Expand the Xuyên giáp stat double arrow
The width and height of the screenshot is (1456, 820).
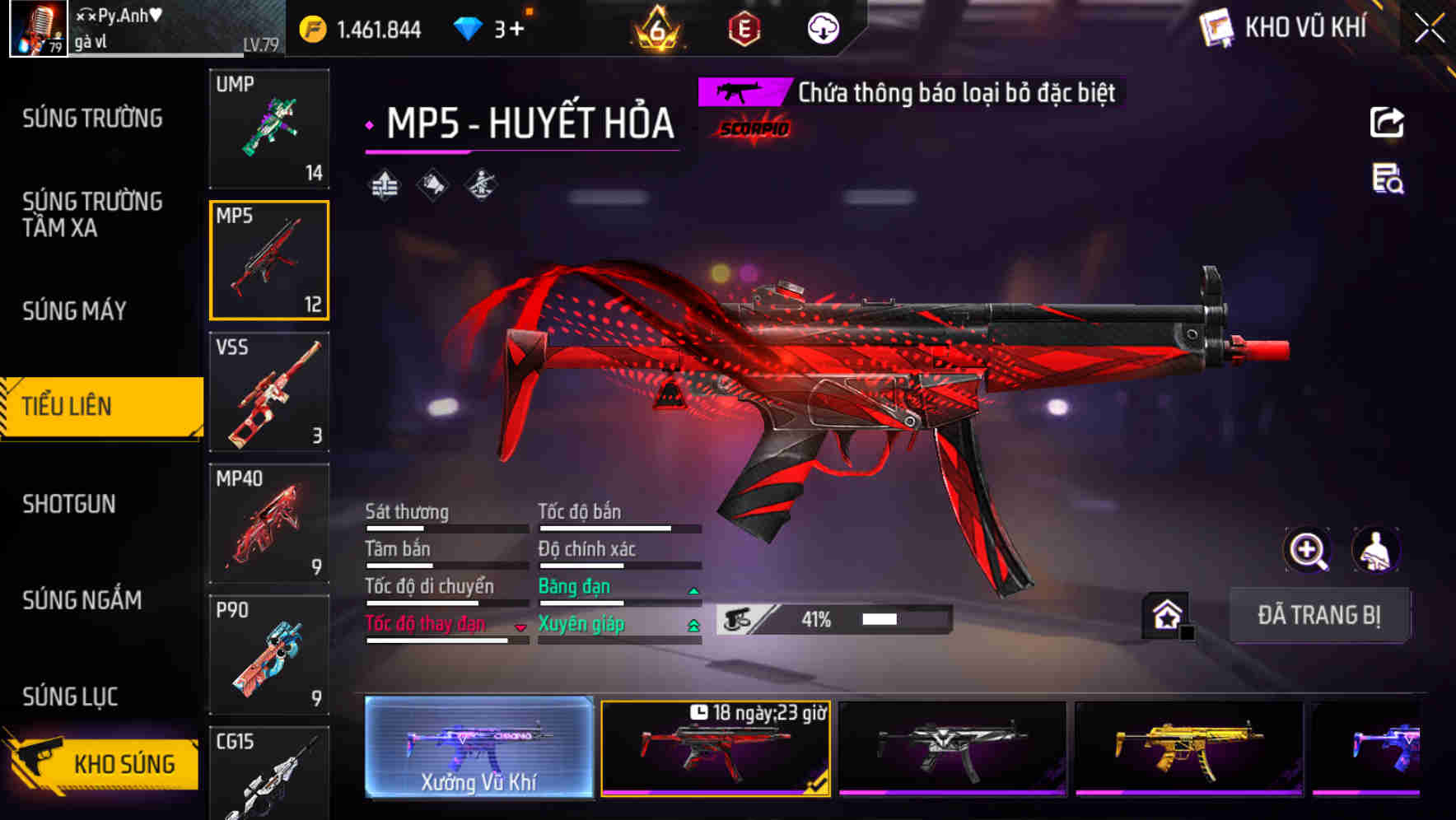[693, 624]
